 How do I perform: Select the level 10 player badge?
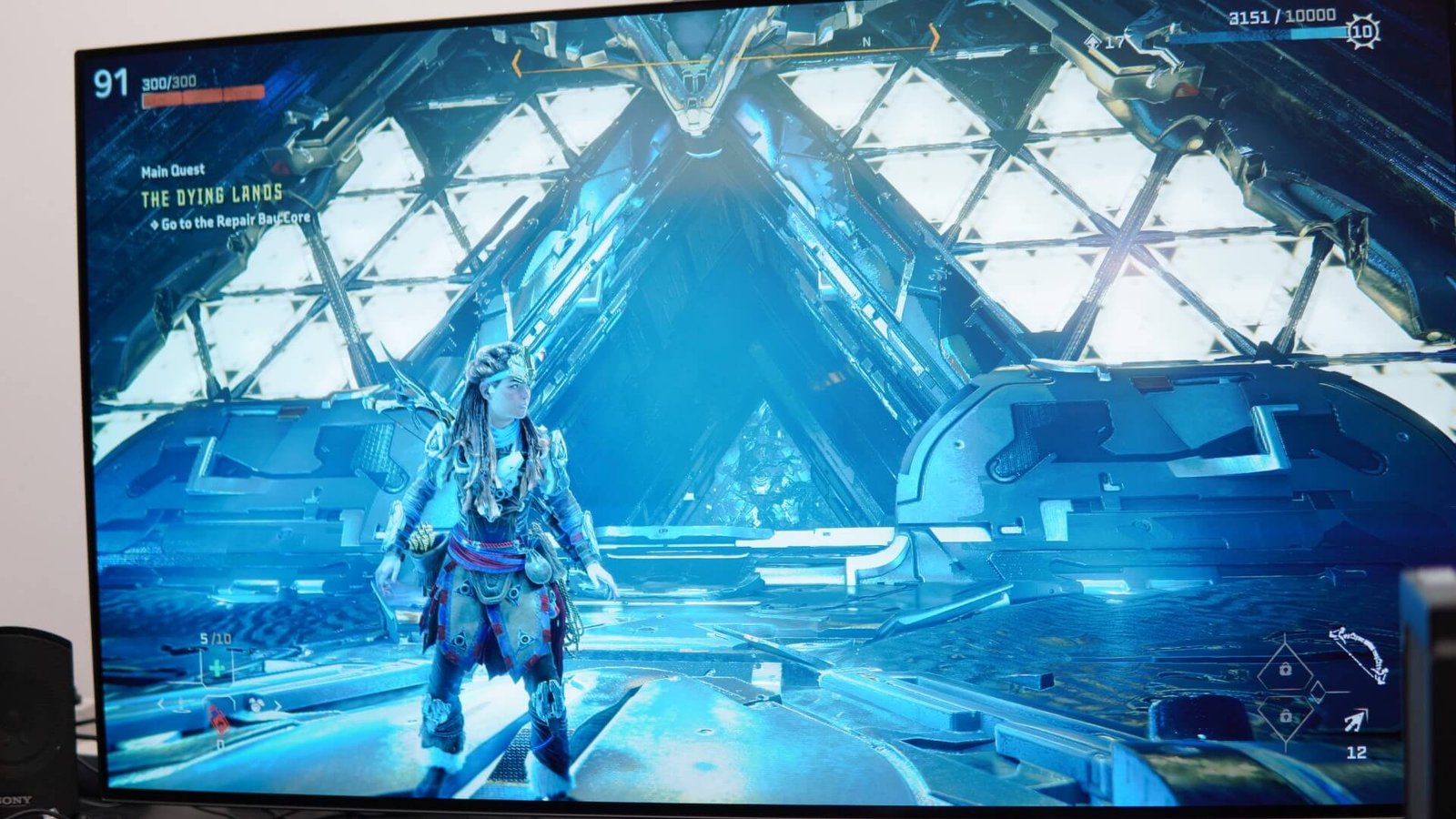(1362, 32)
